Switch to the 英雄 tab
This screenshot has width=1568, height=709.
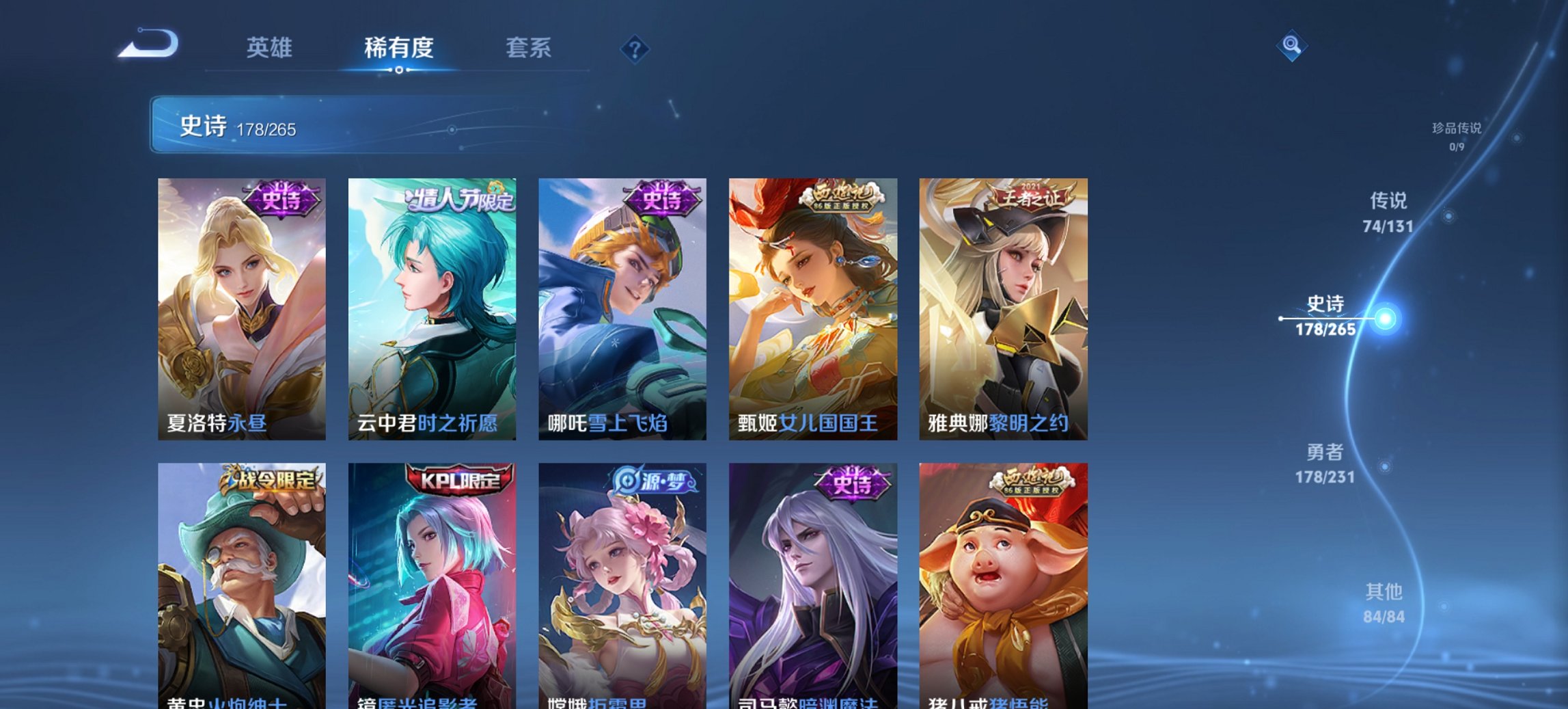tap(271, 48)
